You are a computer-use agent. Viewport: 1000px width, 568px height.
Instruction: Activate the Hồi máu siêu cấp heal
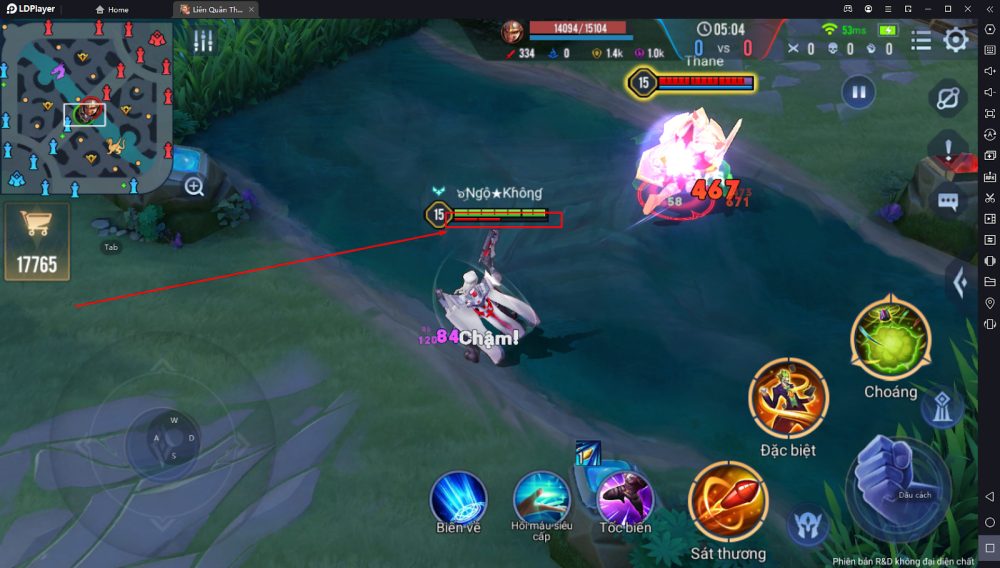point(541,498)
